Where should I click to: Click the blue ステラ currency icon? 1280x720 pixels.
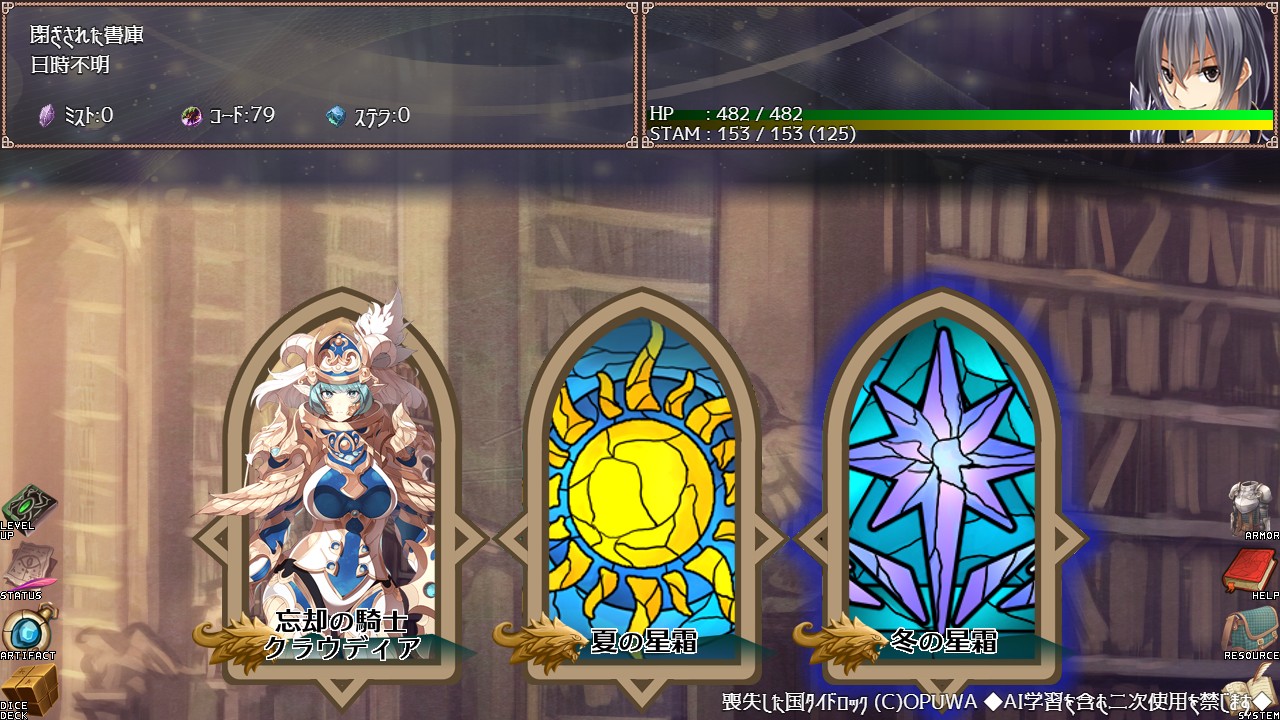pos(337,113)
